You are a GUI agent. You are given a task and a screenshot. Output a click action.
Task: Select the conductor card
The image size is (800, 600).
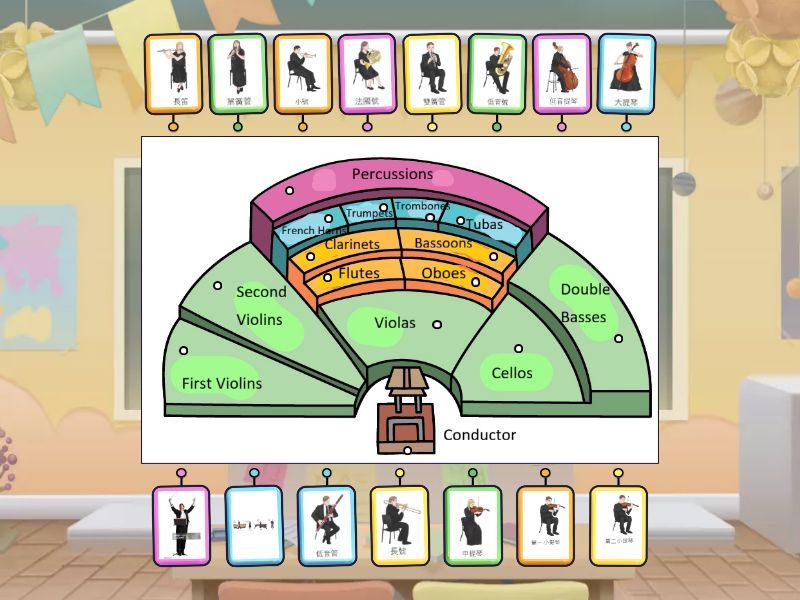181,525
